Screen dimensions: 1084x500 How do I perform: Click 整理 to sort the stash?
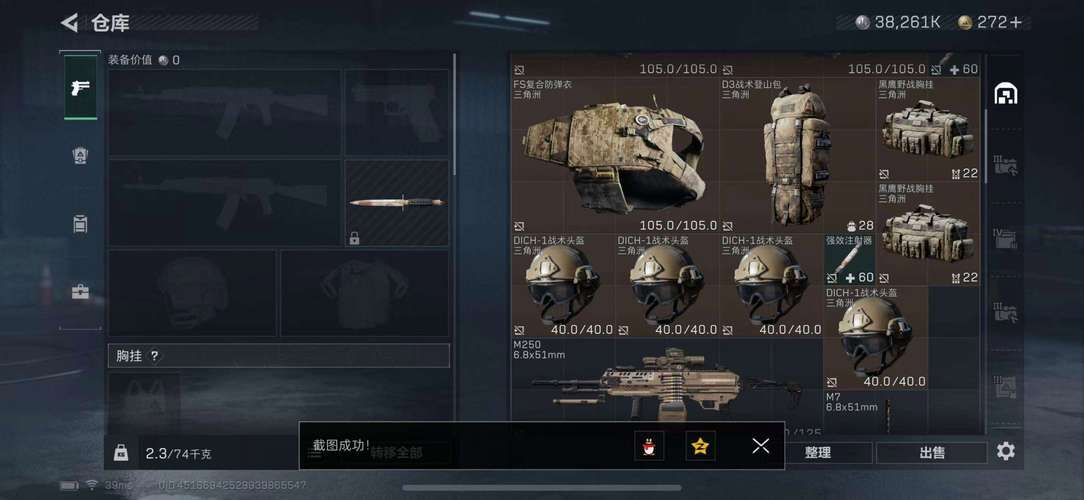(x=817, y=452)
